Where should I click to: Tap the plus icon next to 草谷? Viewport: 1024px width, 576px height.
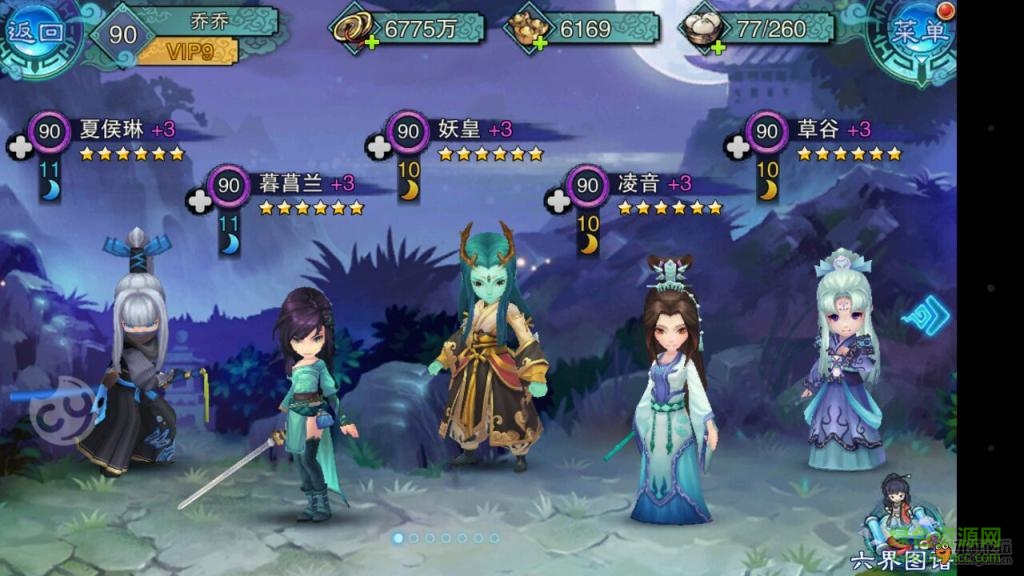737,147
